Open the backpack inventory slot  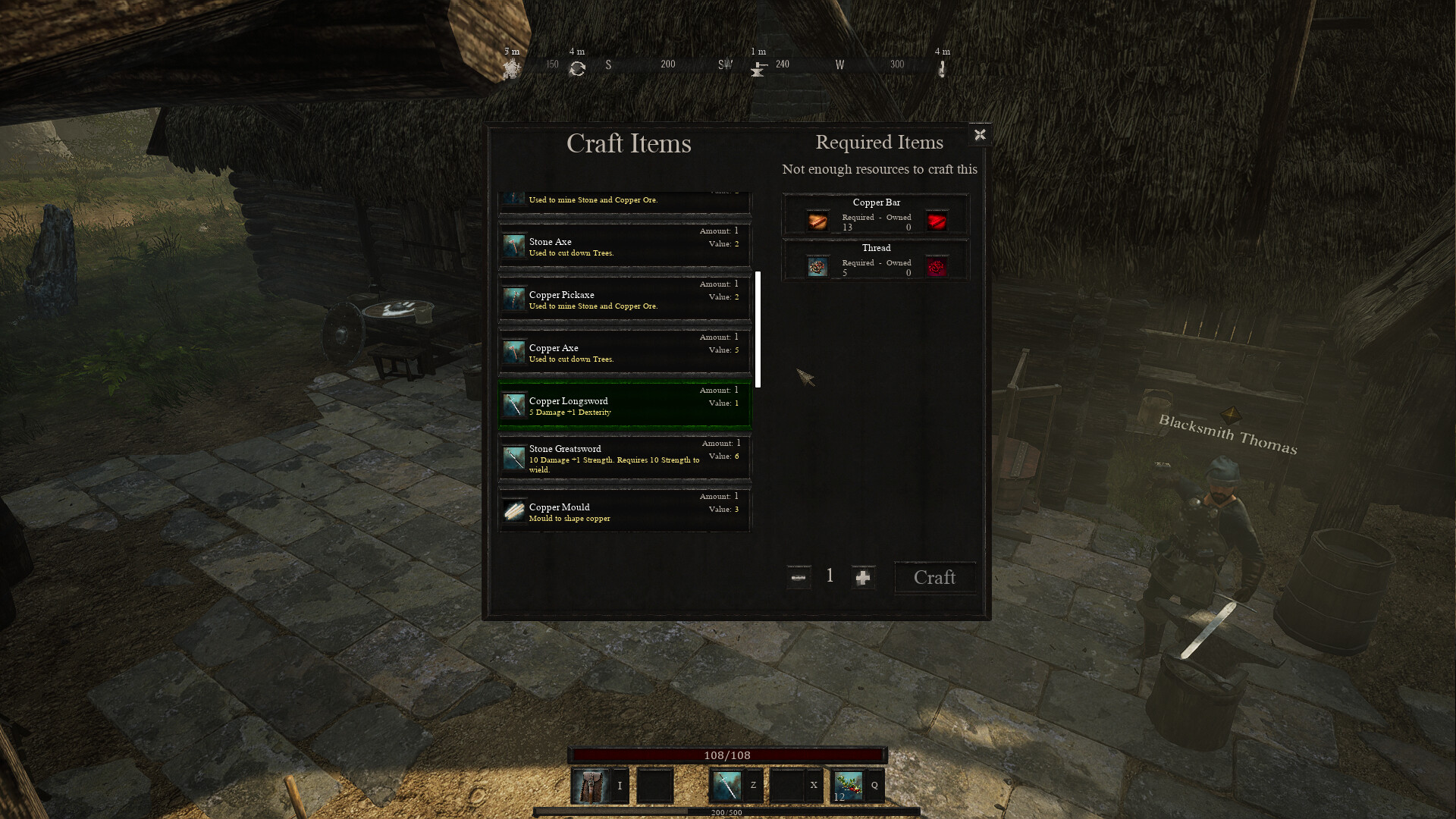tap(590, 786)
